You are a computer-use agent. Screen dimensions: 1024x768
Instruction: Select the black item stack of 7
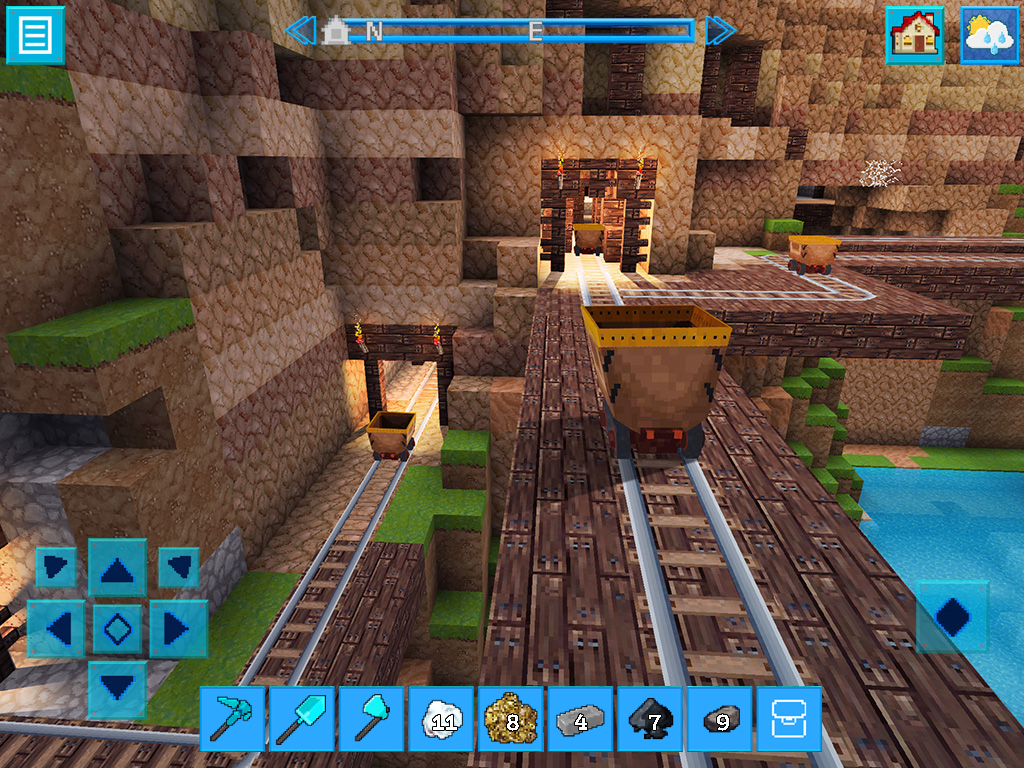tap(650, 718)
